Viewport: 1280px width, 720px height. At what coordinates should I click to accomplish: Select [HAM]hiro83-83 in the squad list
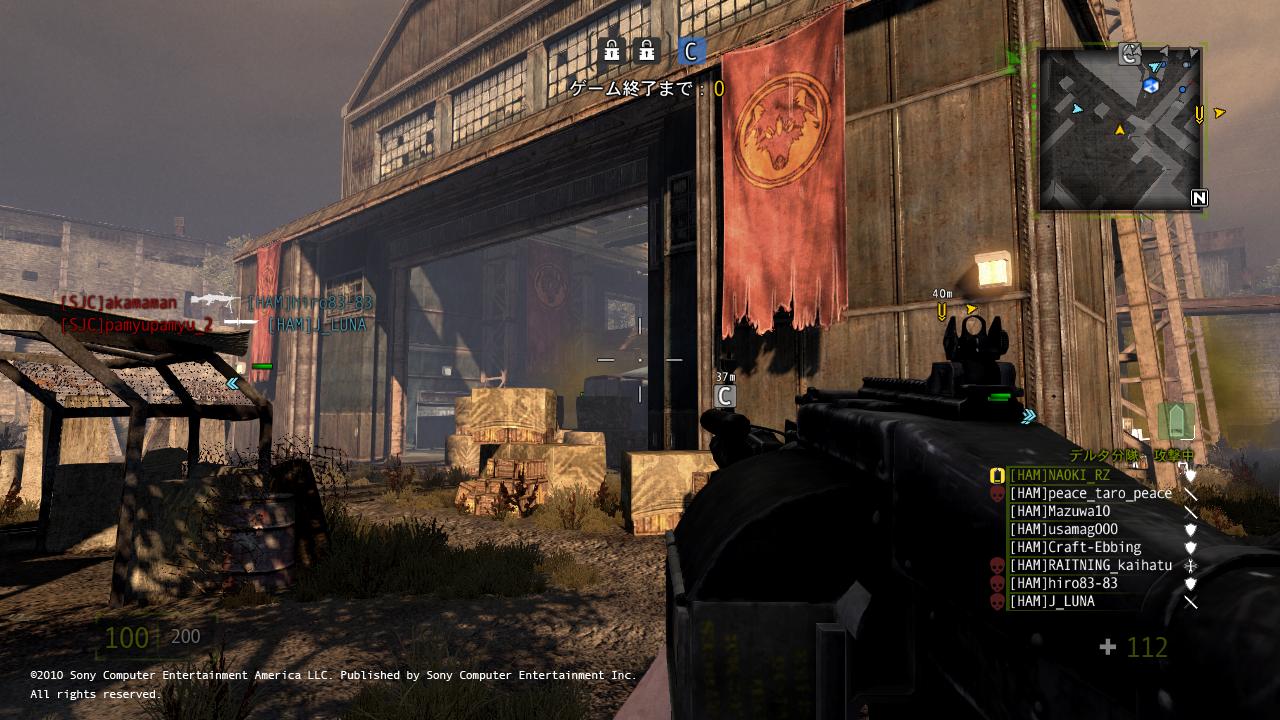1063,584
